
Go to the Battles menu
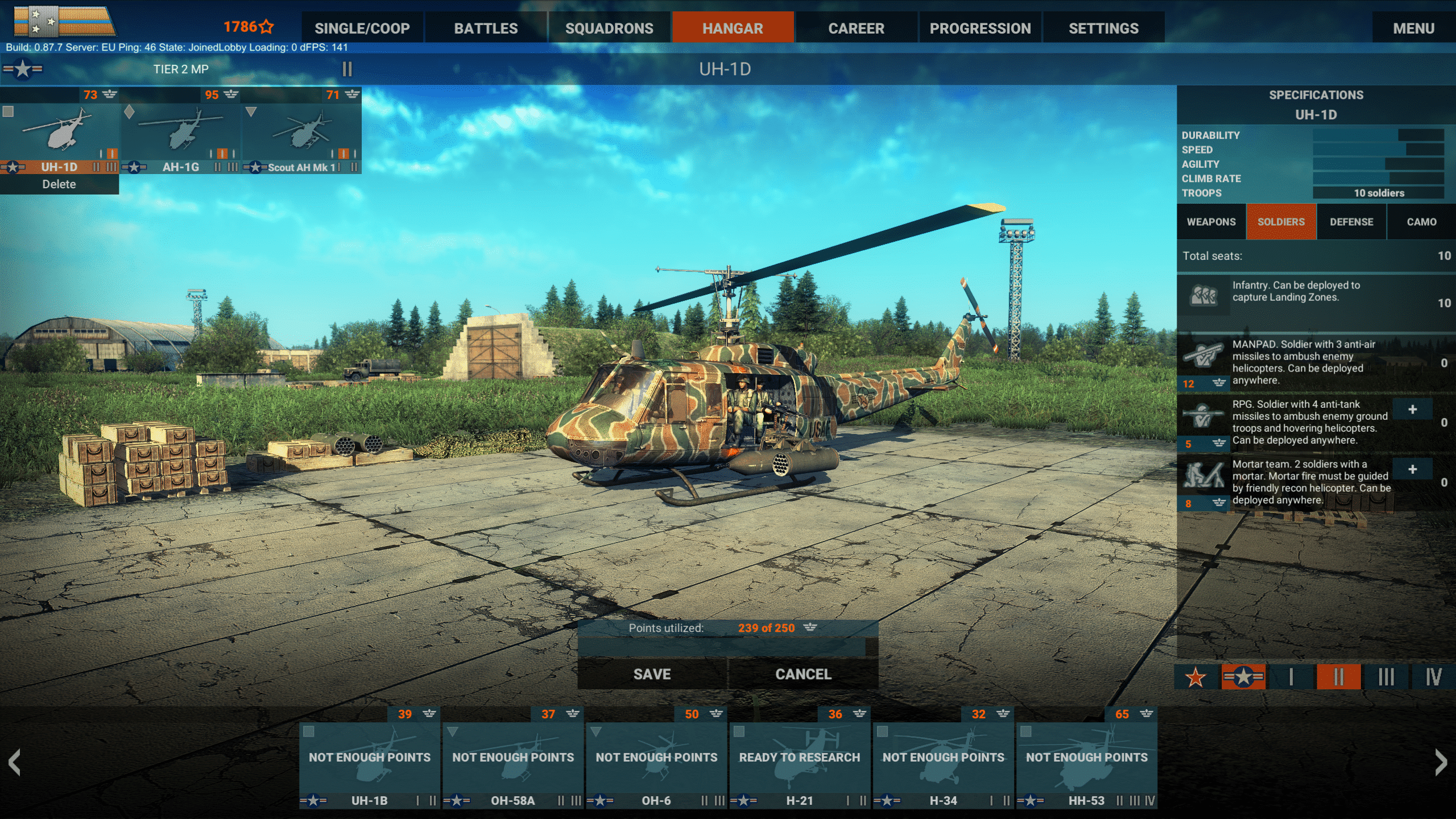point(486,28)
